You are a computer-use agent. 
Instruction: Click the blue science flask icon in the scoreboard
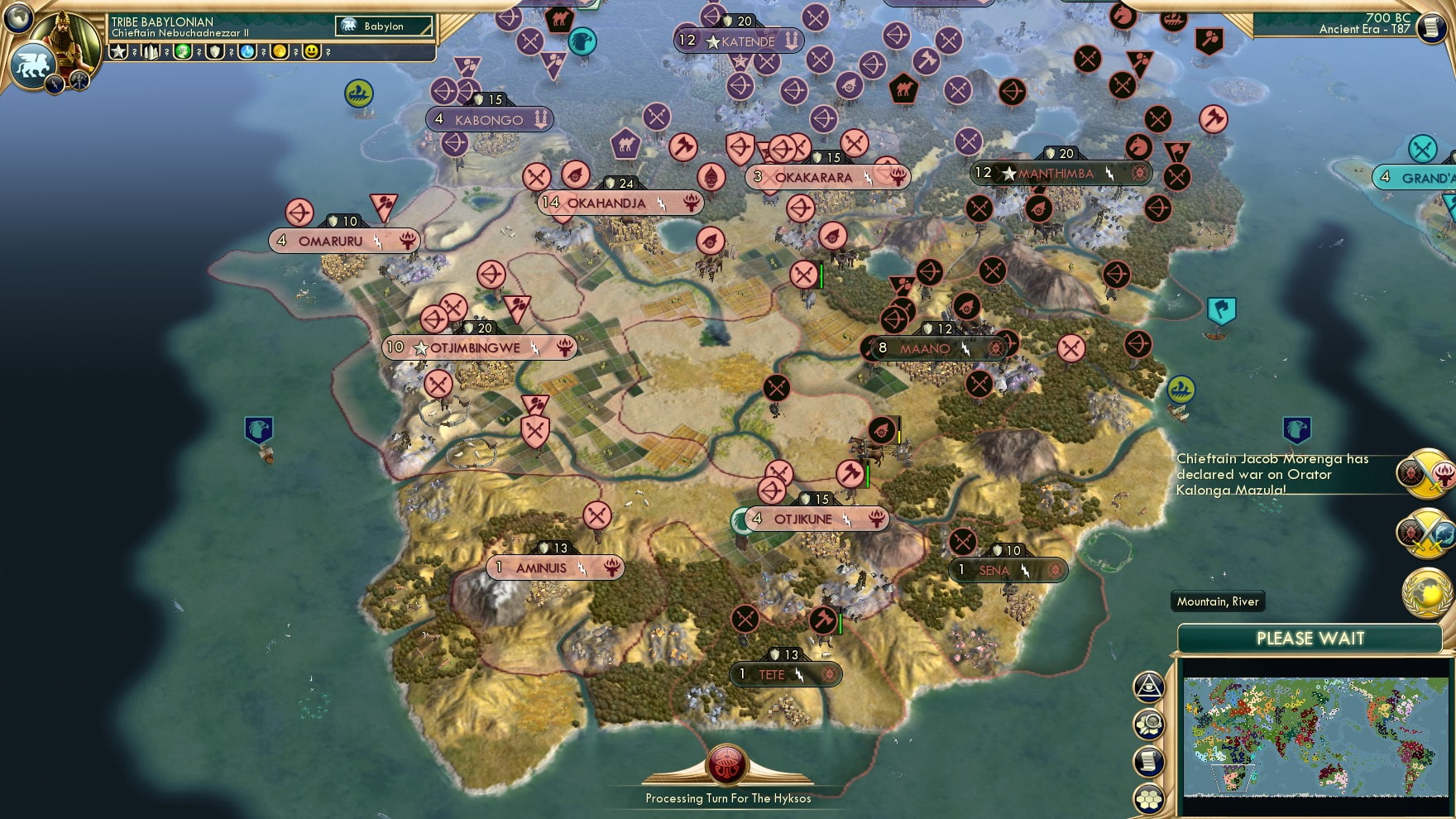248,52
